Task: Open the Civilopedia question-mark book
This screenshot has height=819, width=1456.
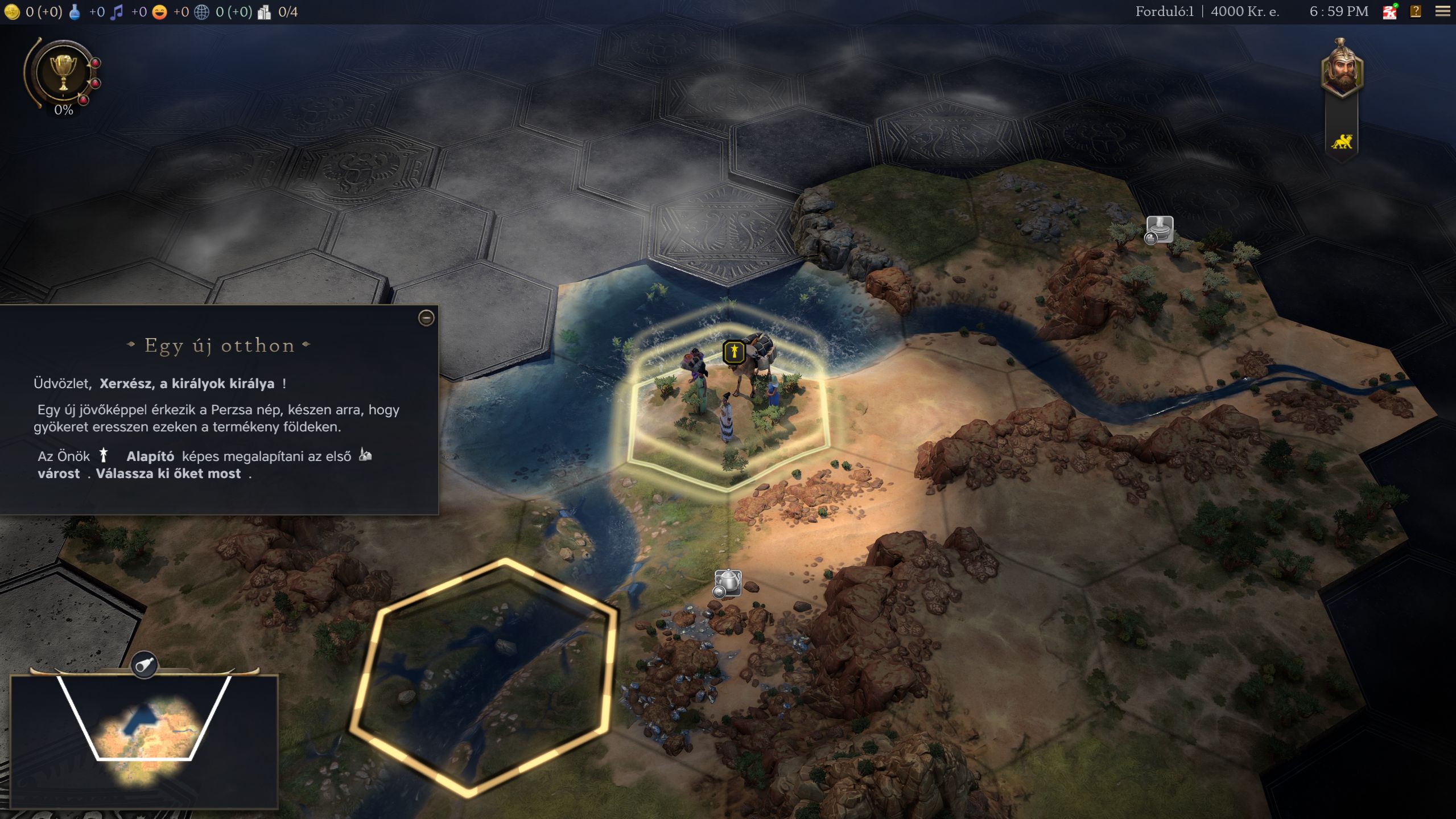Action: coord(1416,11)
